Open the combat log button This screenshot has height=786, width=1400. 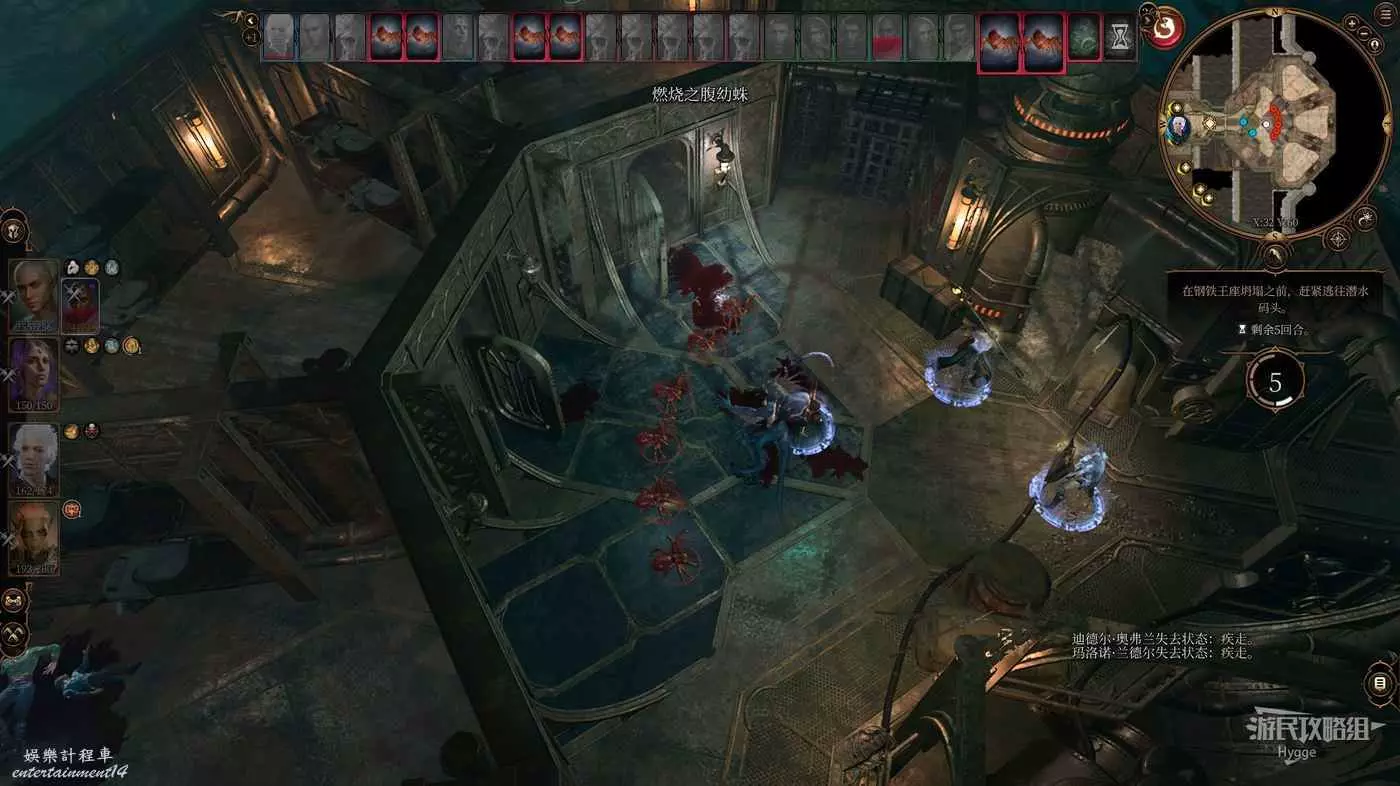point(1380,684)
